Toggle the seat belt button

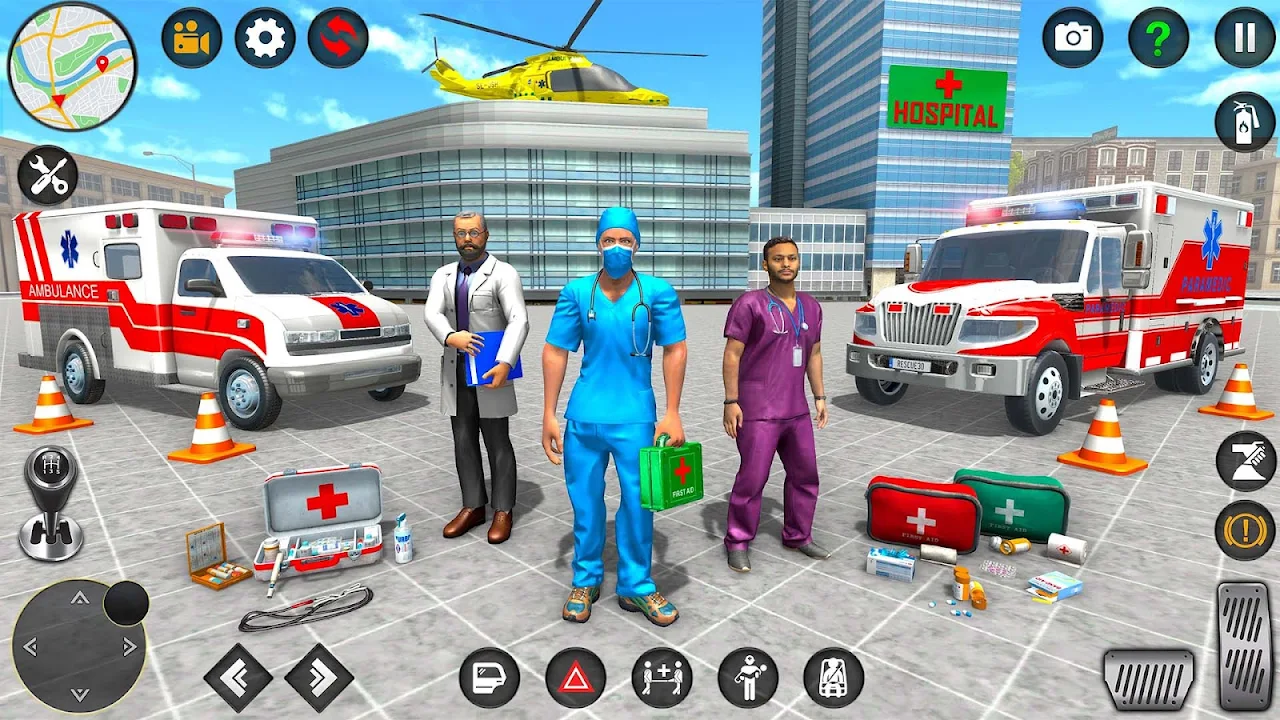834,677
